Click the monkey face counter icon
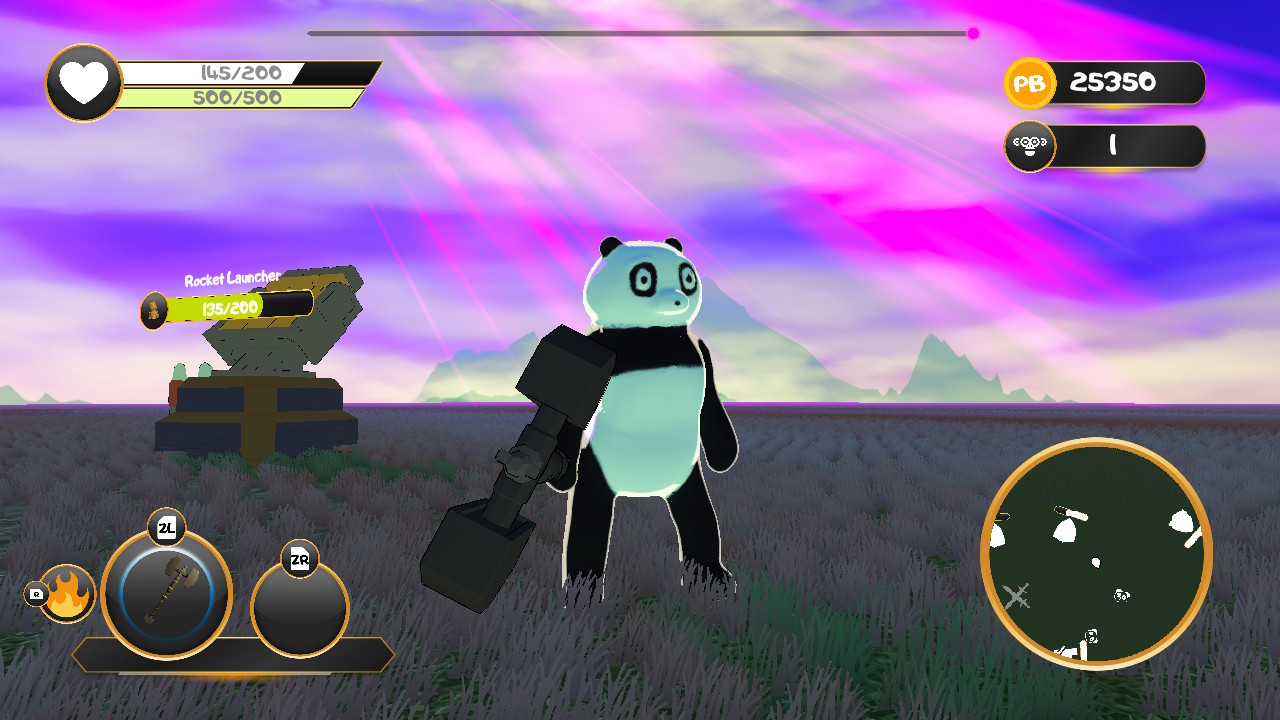 [x=1029, y=146]
